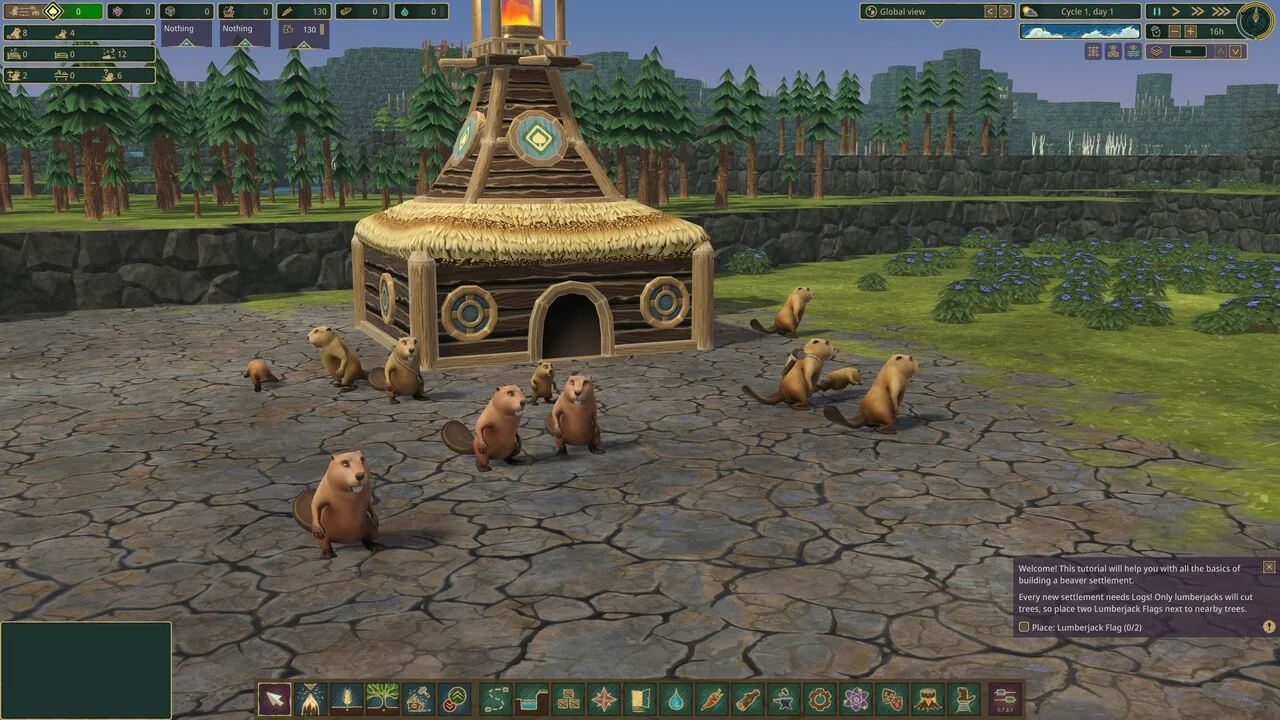
Task: Pause the game speed
Action: coord(1157,12)
